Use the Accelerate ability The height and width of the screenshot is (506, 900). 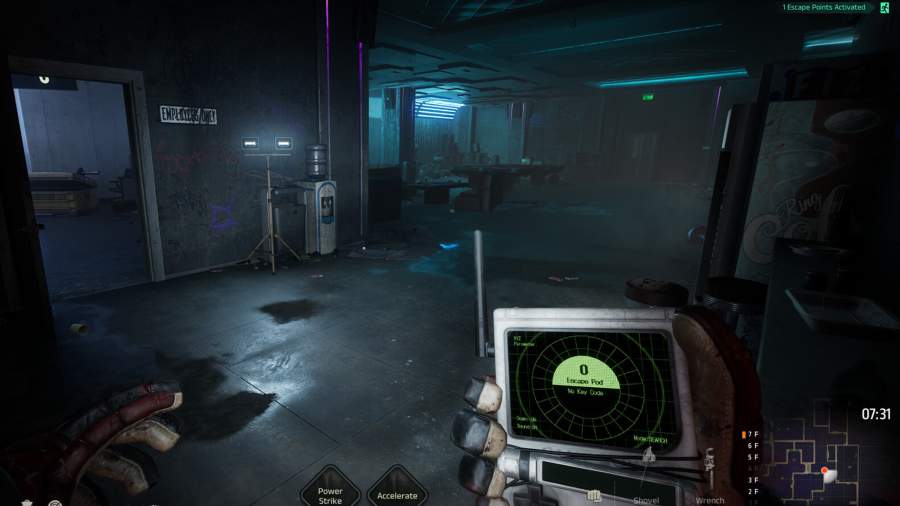[397, 489]
